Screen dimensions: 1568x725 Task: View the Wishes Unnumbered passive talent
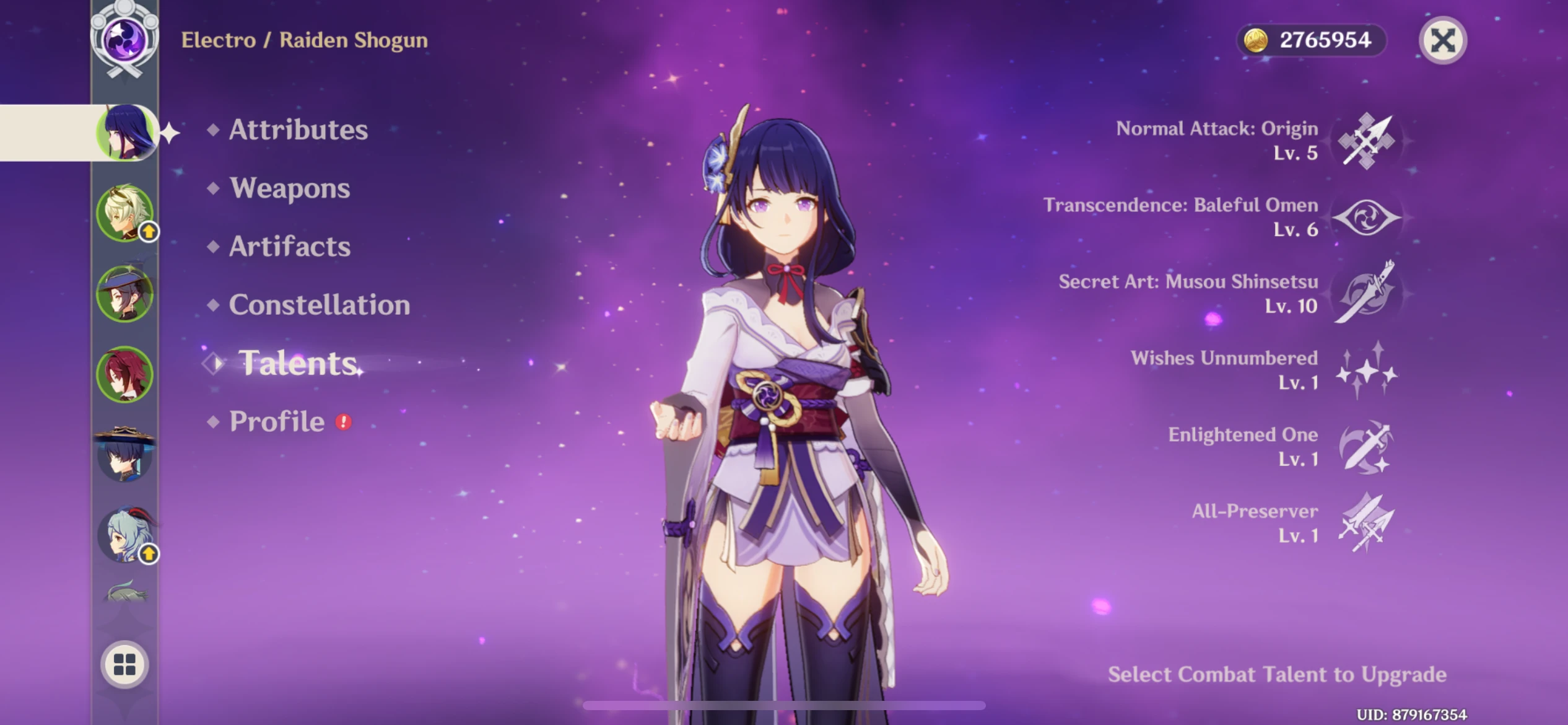tap(1365, 371)
